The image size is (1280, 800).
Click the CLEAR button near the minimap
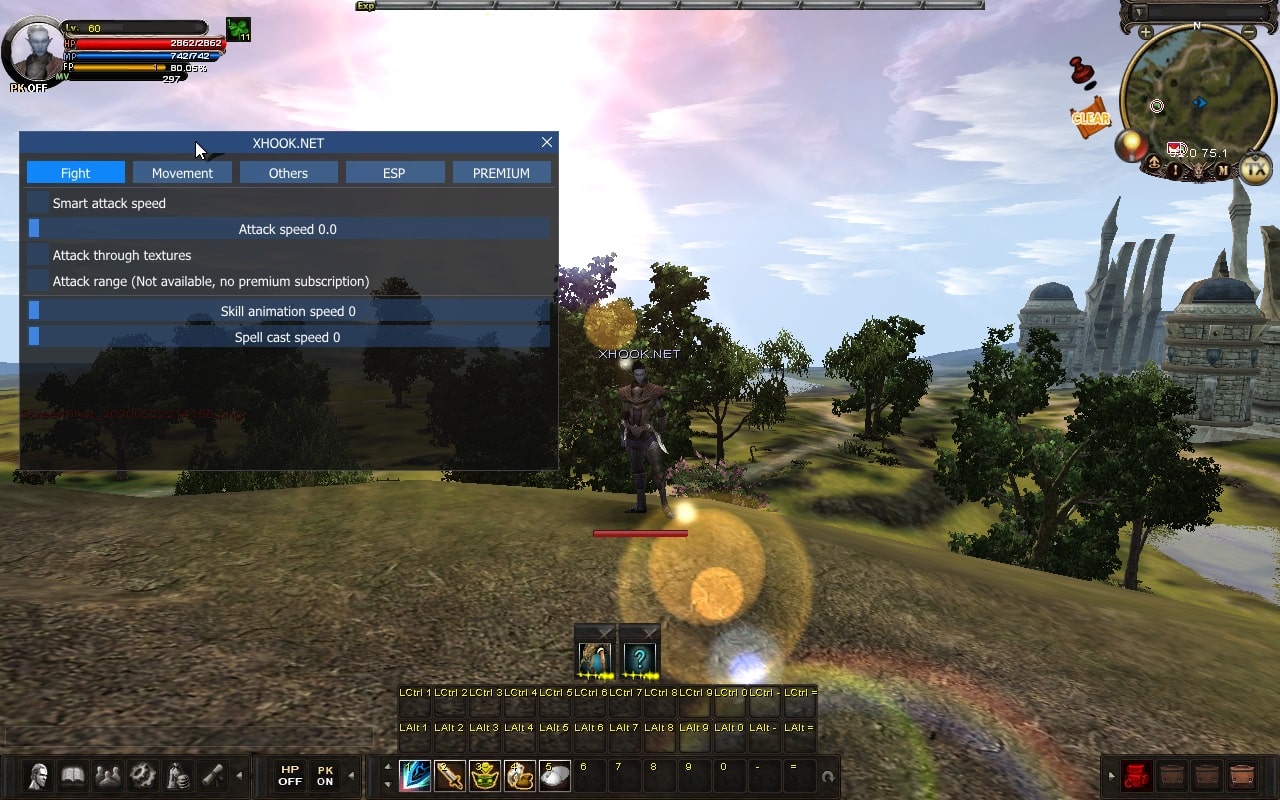(x=1089, y=119)
